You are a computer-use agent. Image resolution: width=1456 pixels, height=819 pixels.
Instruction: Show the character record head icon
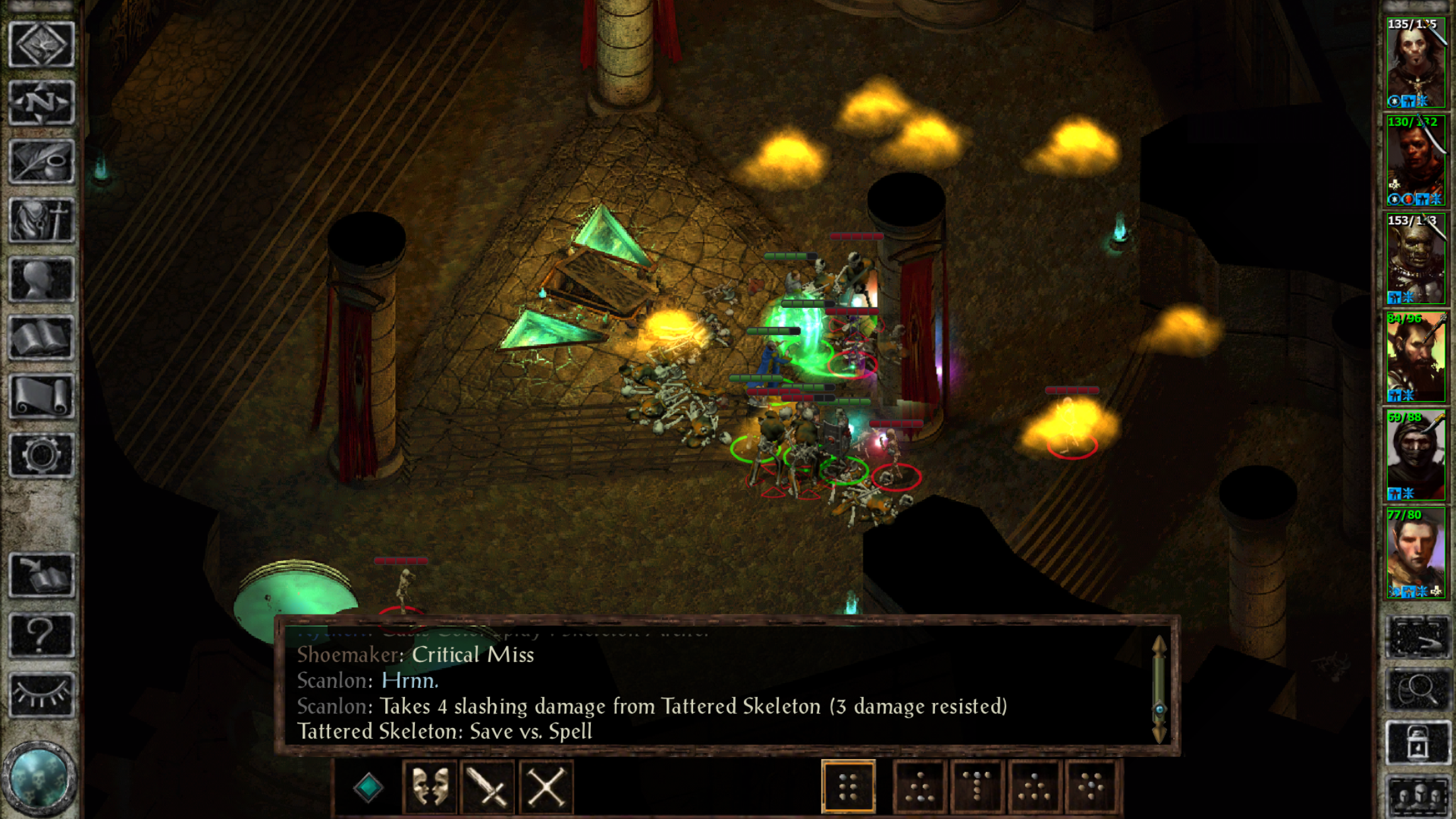click(x=41, y=279)
